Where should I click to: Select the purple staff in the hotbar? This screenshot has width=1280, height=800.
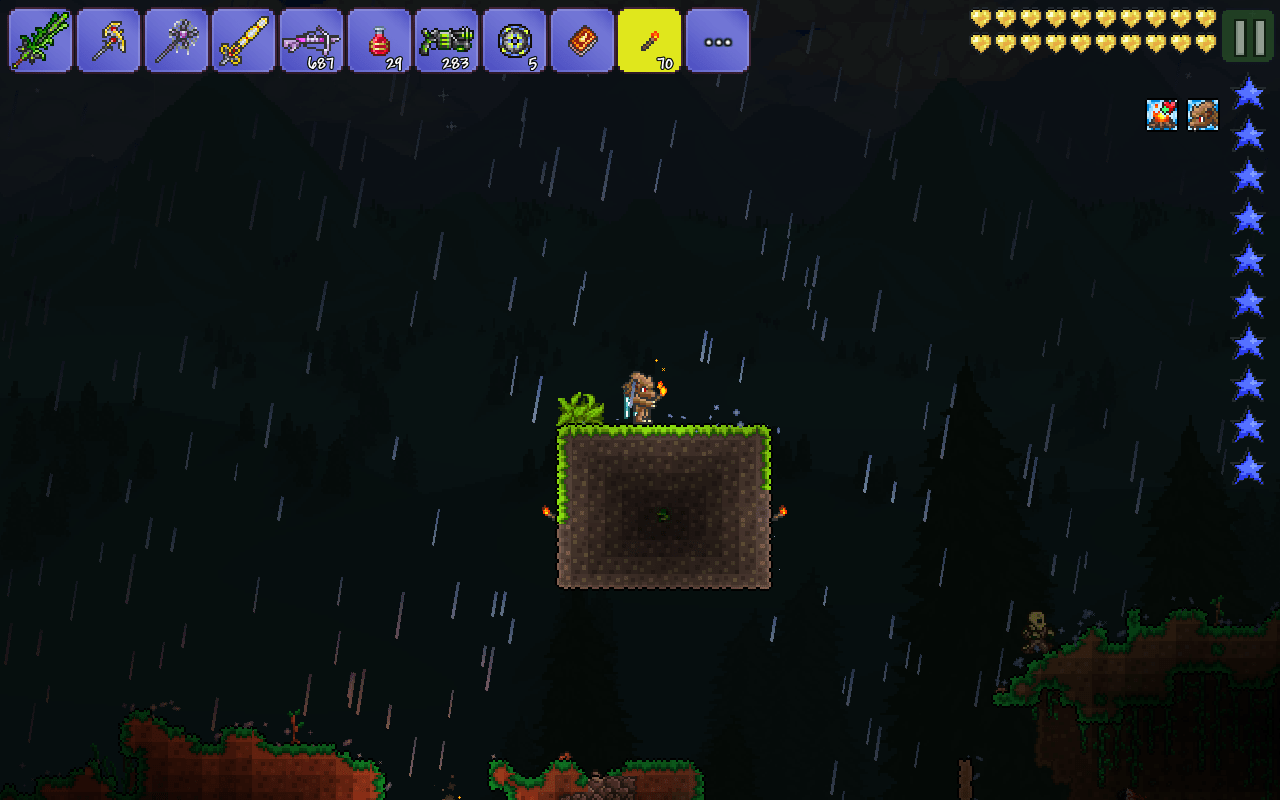[176, 40]
